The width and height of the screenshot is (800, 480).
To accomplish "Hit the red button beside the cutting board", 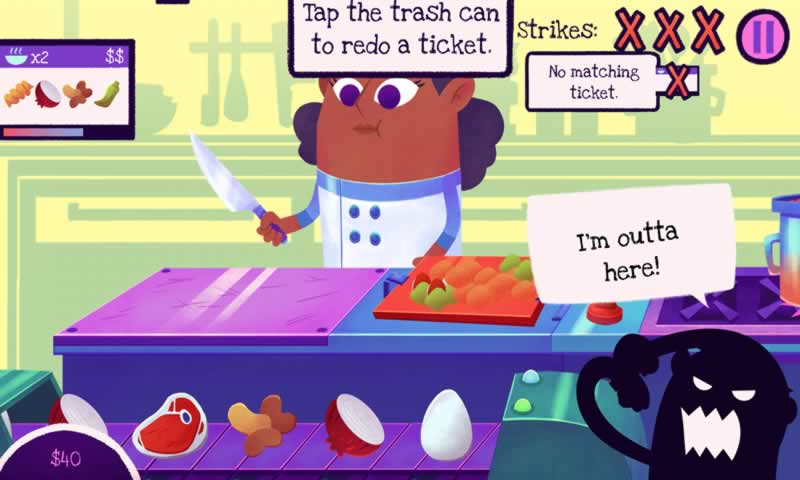I will pos(603,312).
